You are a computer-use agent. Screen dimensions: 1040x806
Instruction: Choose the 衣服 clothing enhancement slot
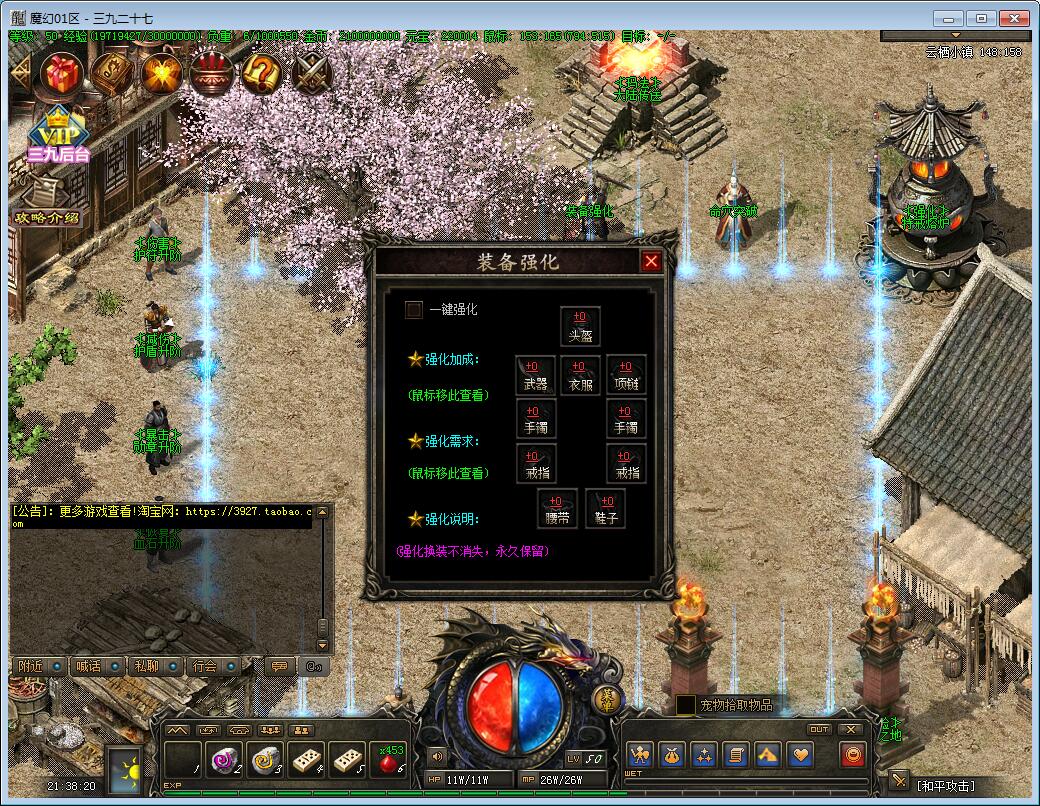pyautogui.click(x=580, y=374)
